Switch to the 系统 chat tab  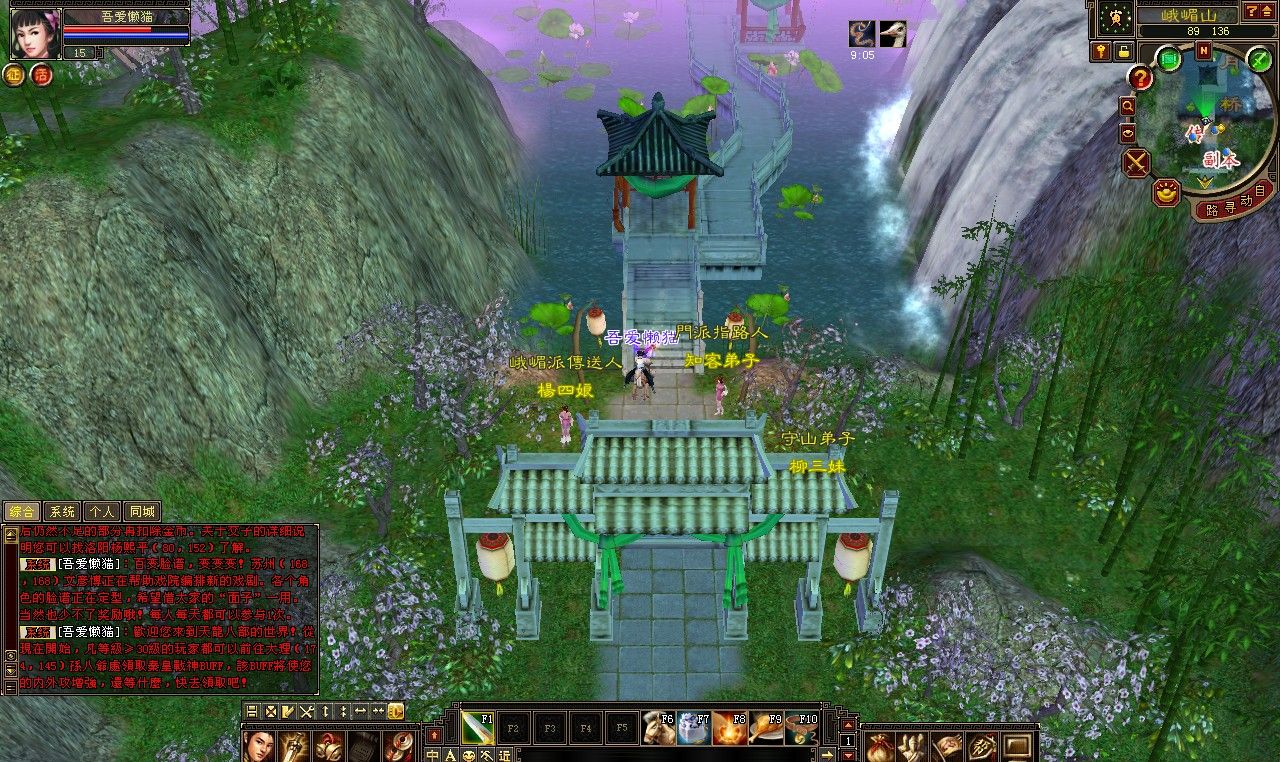coord(62,512)
